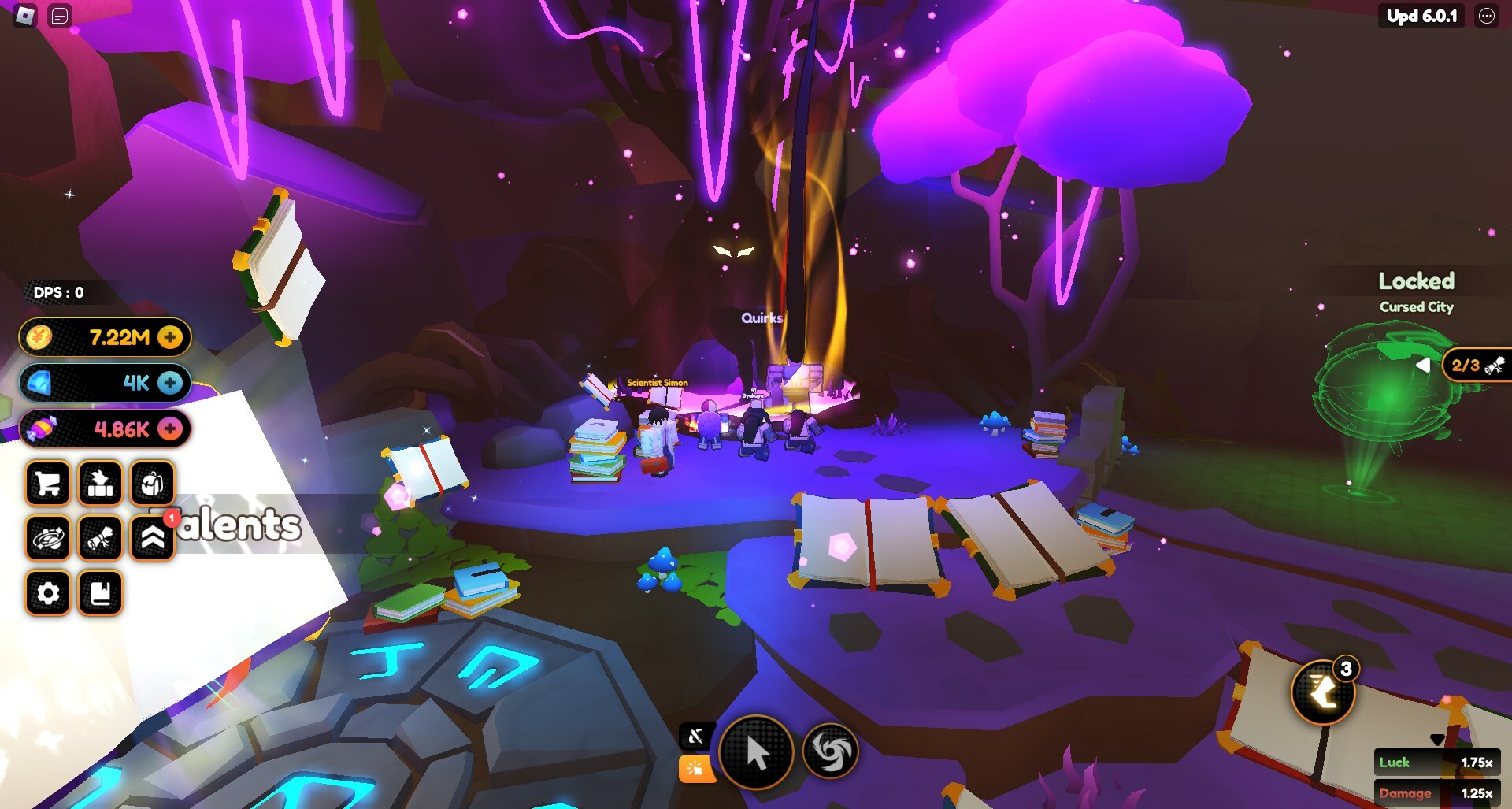Viewport: 1512px width, 809px height.
Task: Add candy currency using pink plus button
Action: click(x=169, y=429)
